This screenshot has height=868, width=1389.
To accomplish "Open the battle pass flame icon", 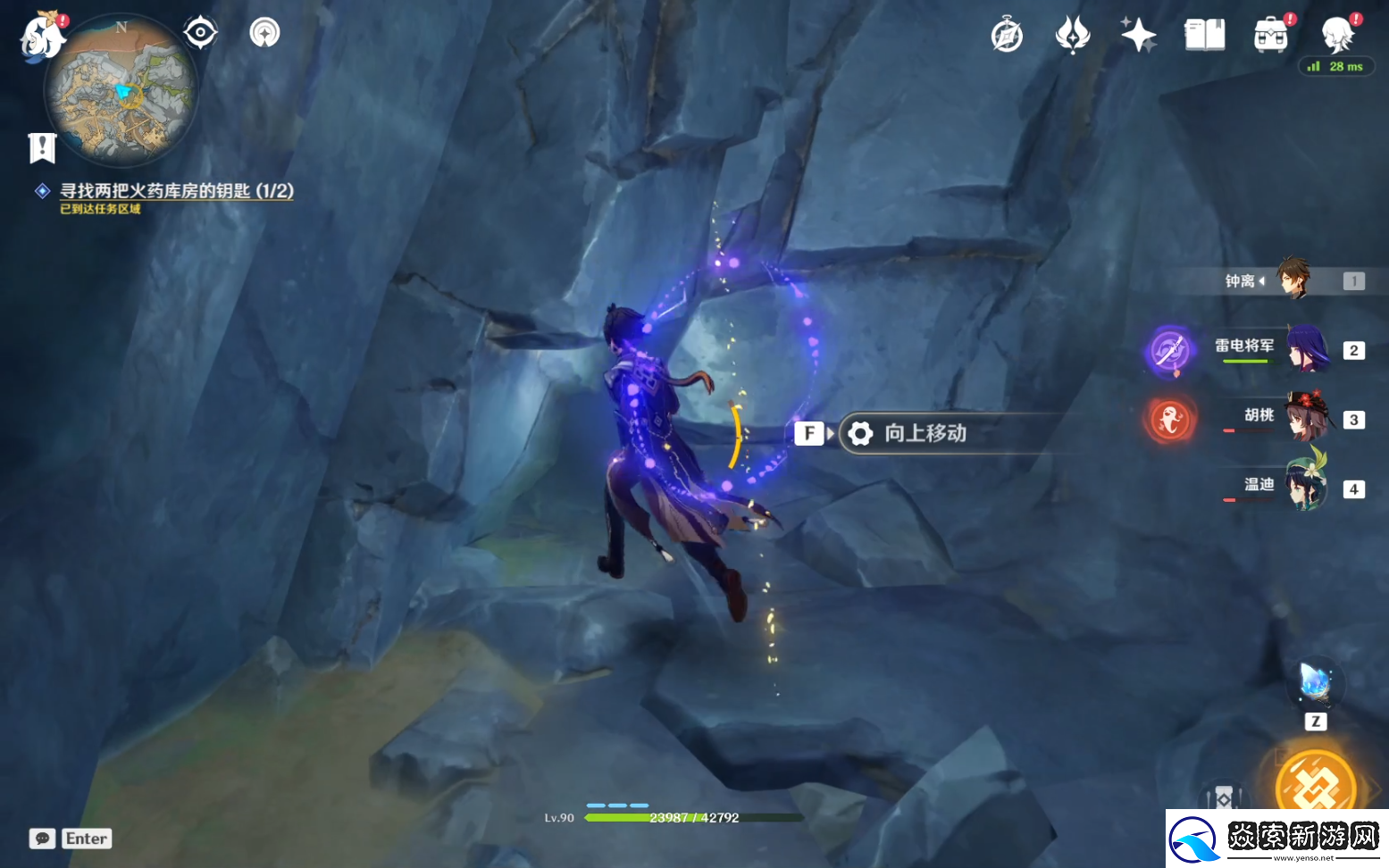I will (1072, 36).
